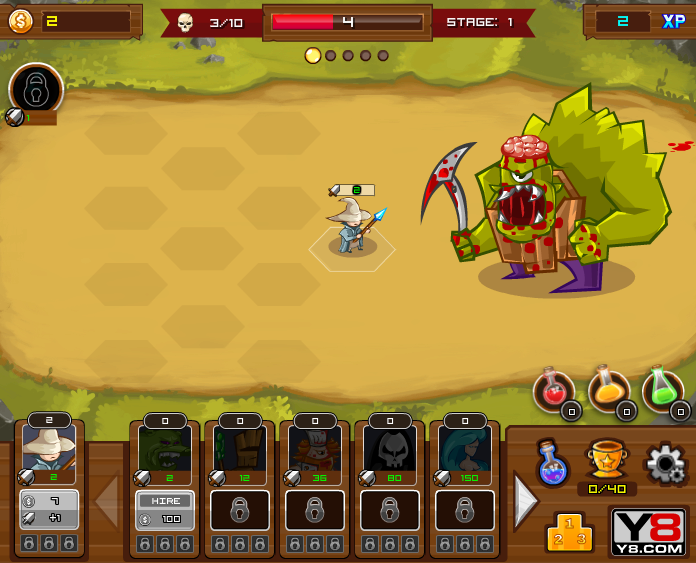Visit the Y8.com site logo
The width and height of the screenshot is (696, 563).
point(648,532)
